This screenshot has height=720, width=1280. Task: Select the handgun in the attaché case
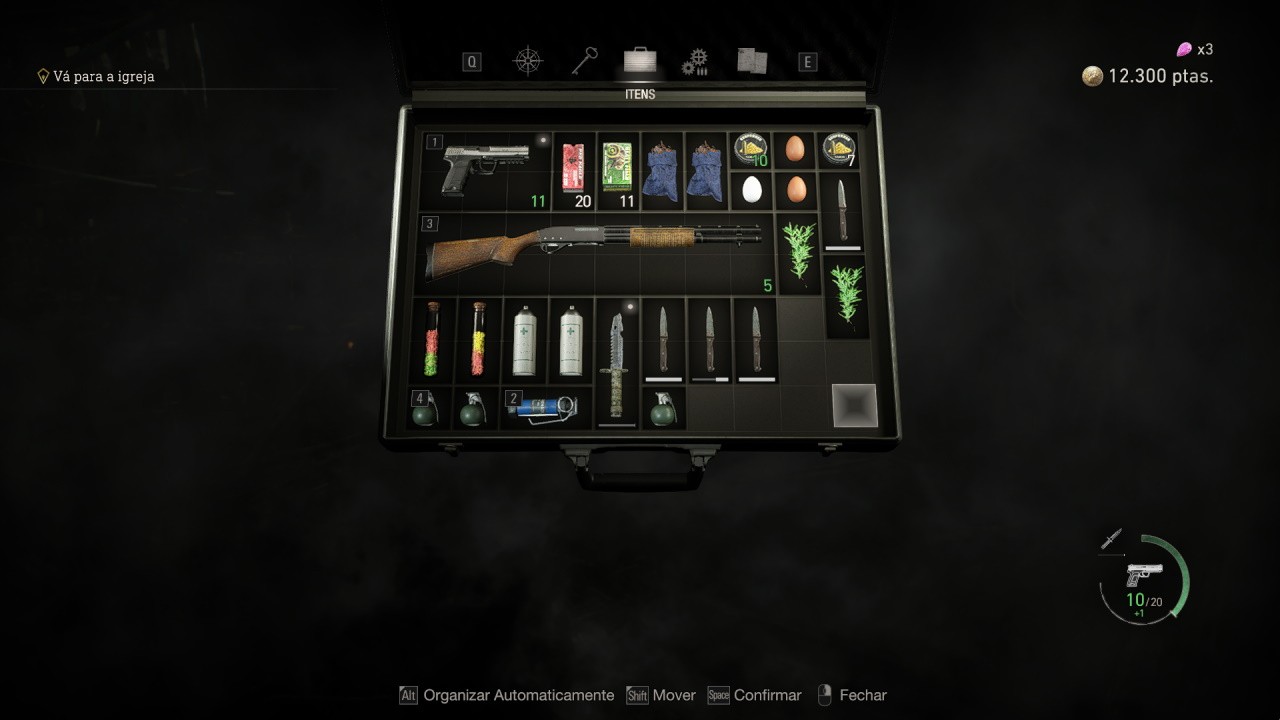(x=485, y=168)
